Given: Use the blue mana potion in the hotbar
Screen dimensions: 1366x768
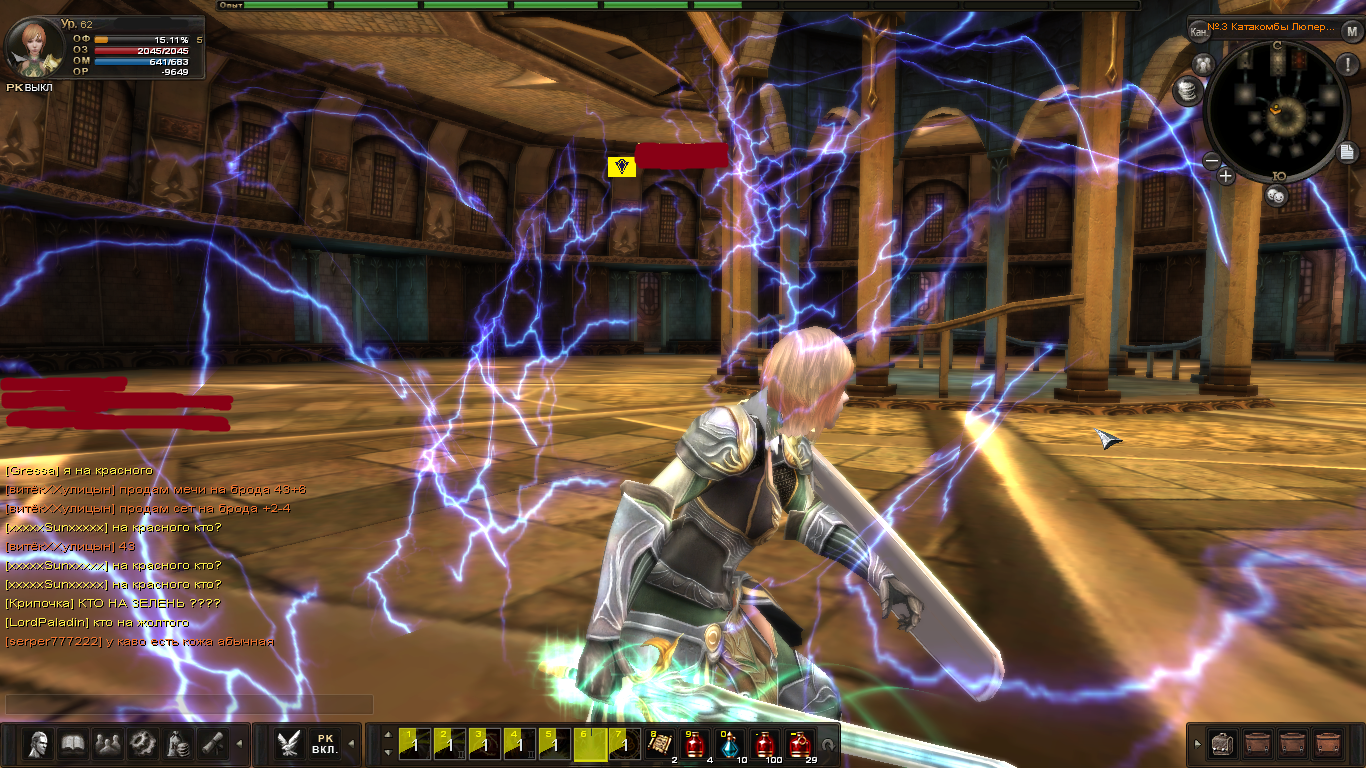Looking at the screenshot, I should click(x=730, y=745).
